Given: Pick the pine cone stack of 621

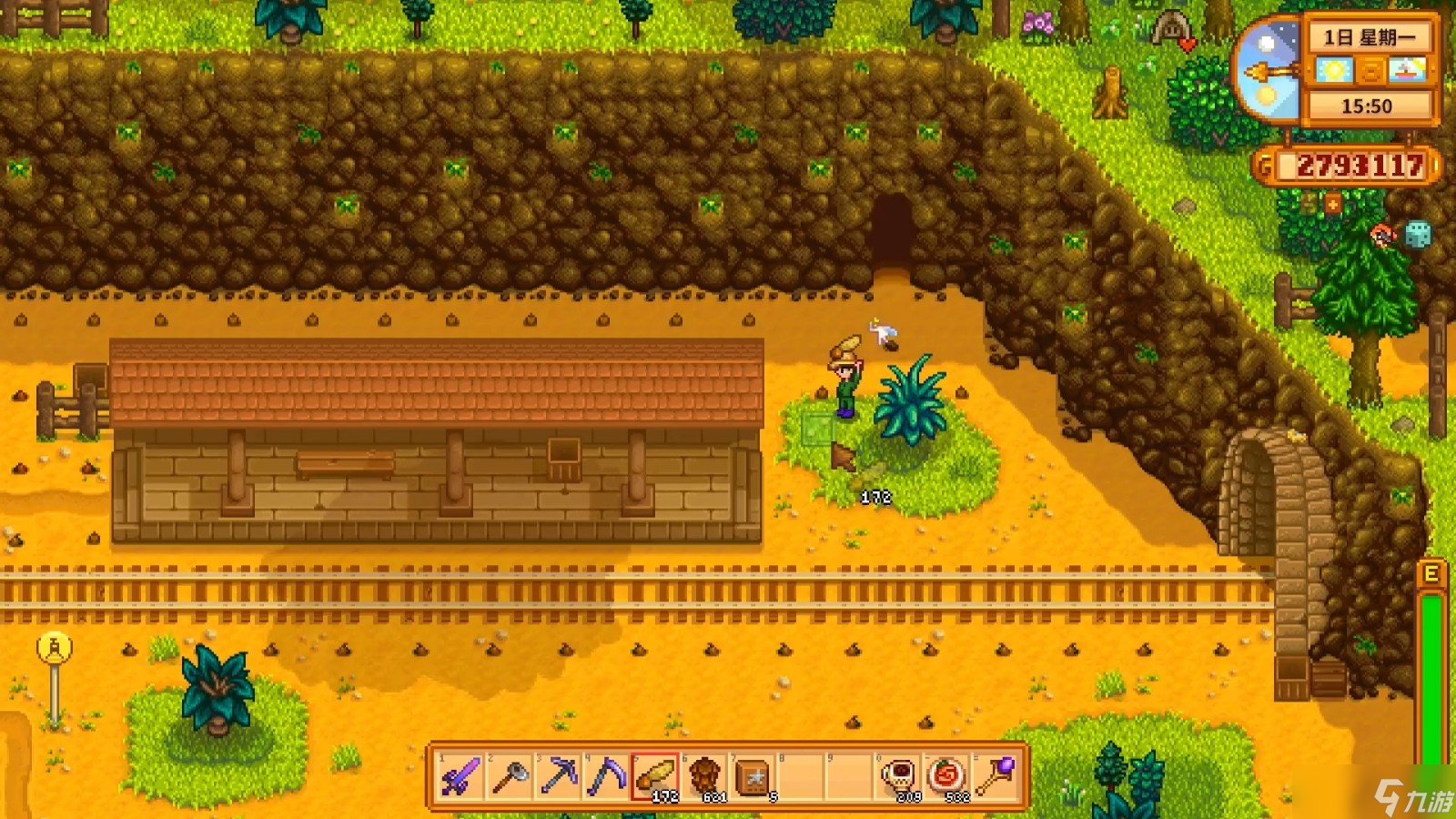Looking at the screenshot, I should [703, 776].
